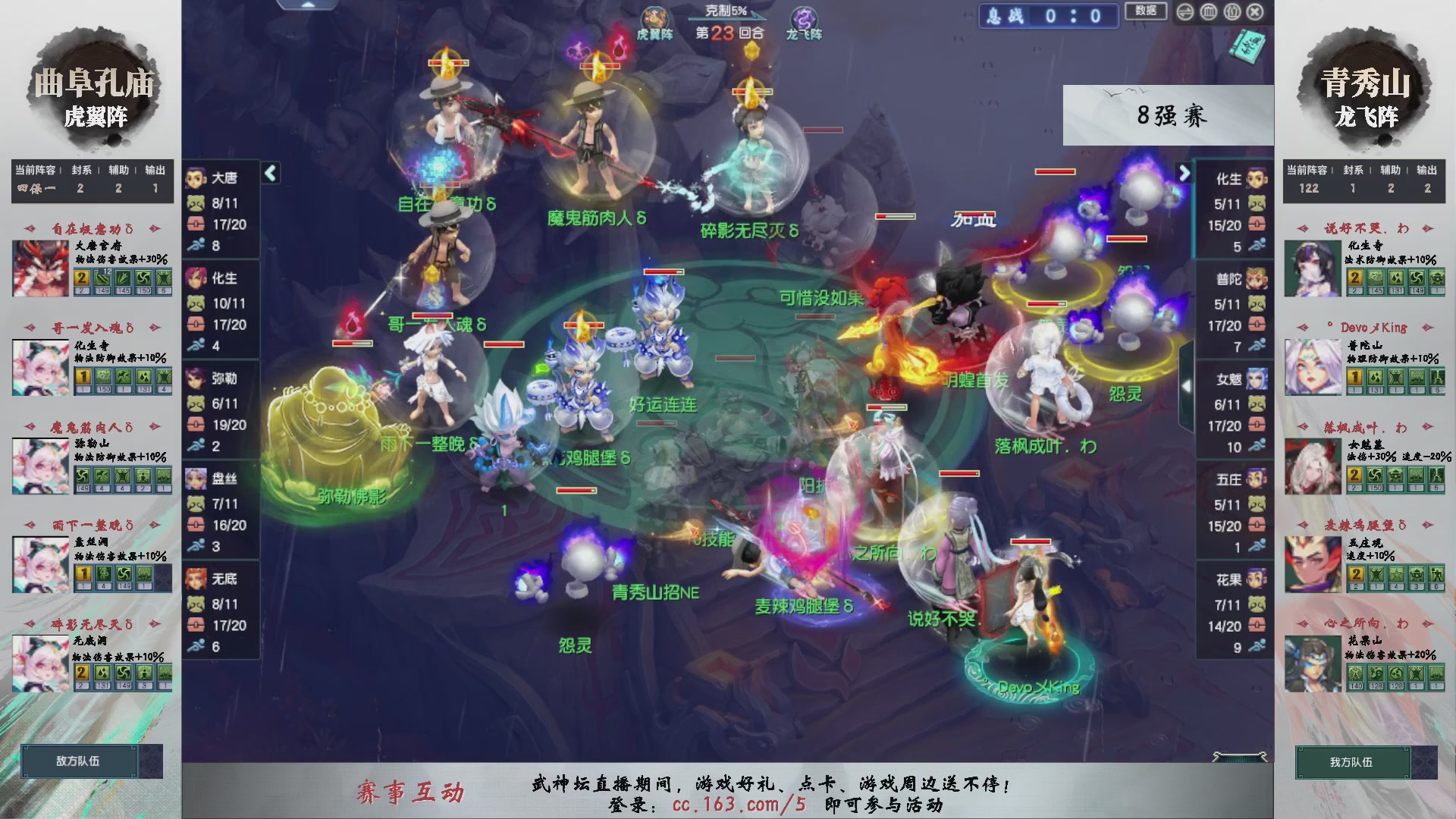Expand the top panel via the up arrow
This screenshot has height=819, width=1456.
(x=306, y=5)
